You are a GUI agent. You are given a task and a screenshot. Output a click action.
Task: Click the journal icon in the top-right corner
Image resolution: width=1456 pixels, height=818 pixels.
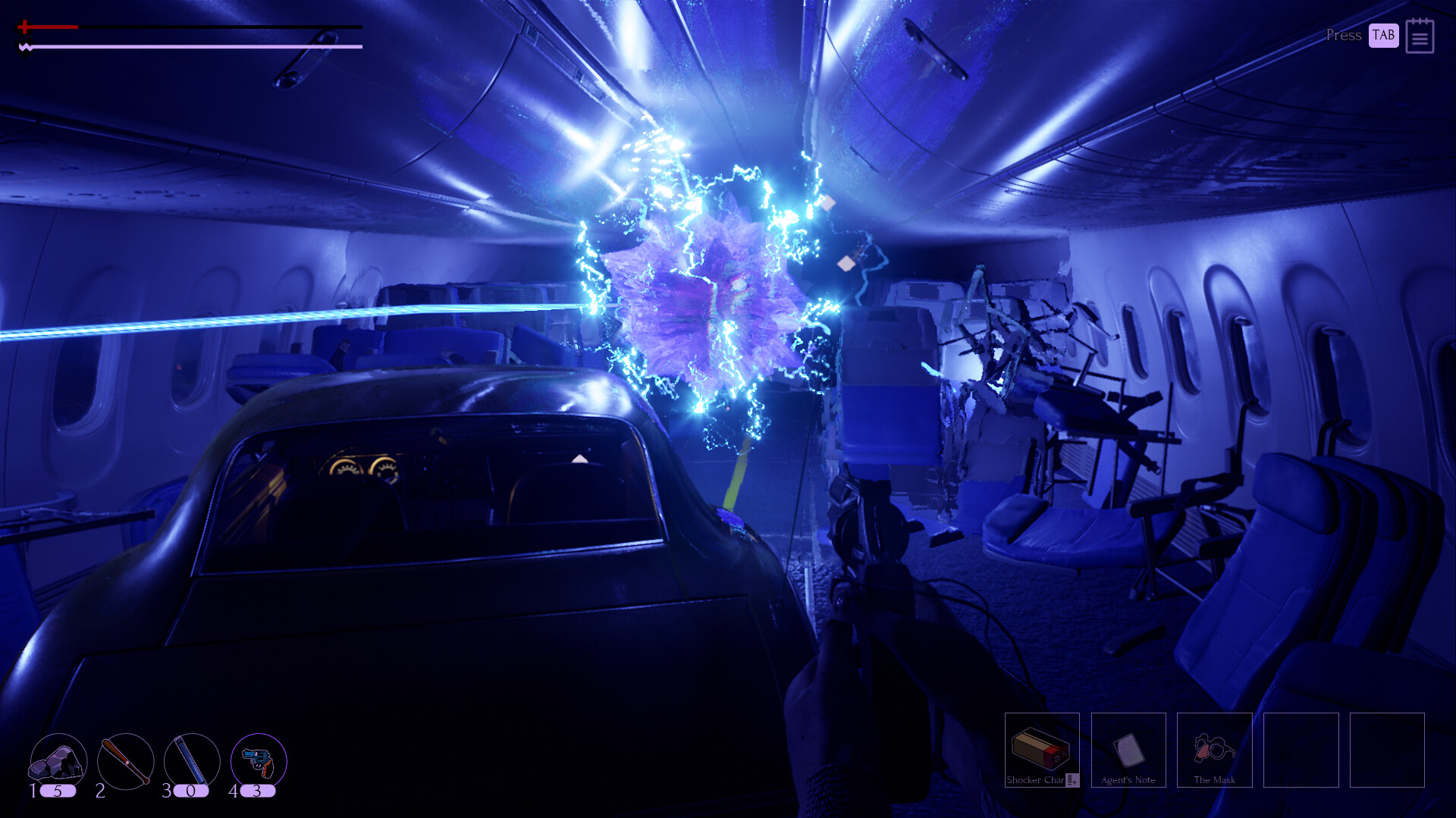point(1421,36)
